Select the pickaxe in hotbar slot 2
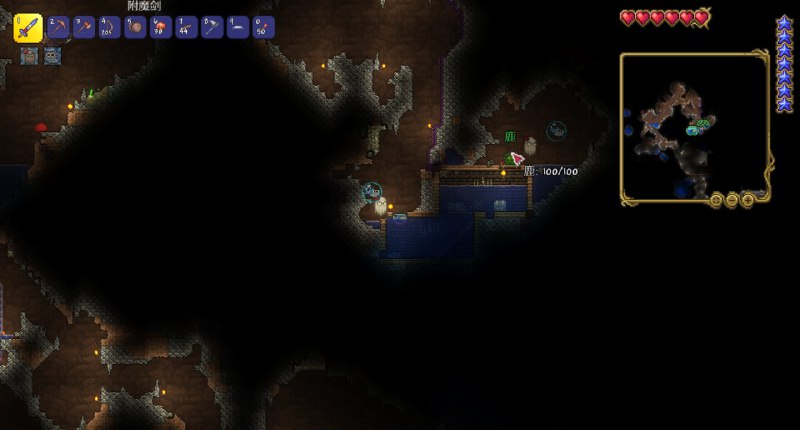The image size is (800, 430). pyautogui.click(x=58, y=28)
